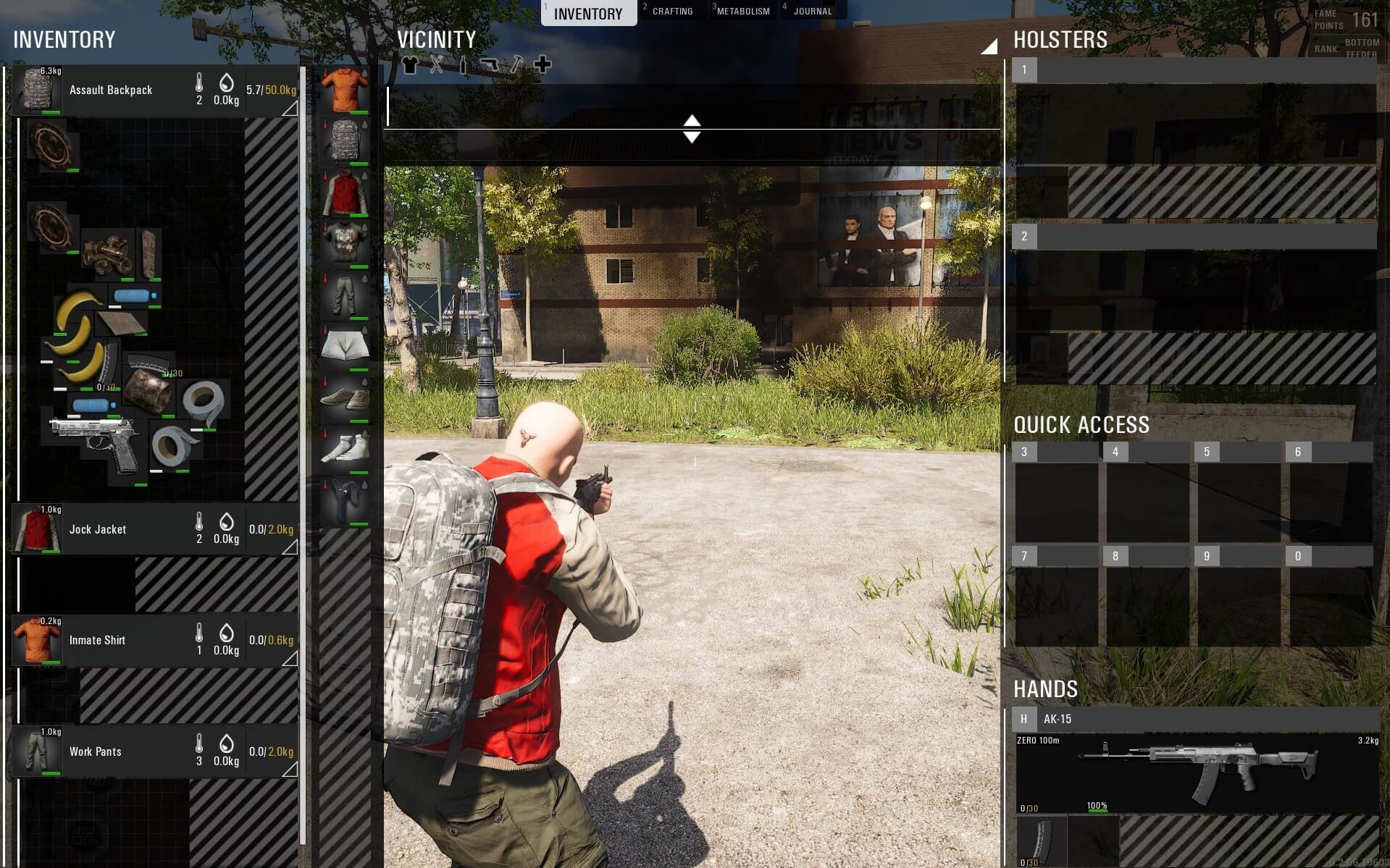
Task: Select the Inventory tab
Action: pos(587,14)
